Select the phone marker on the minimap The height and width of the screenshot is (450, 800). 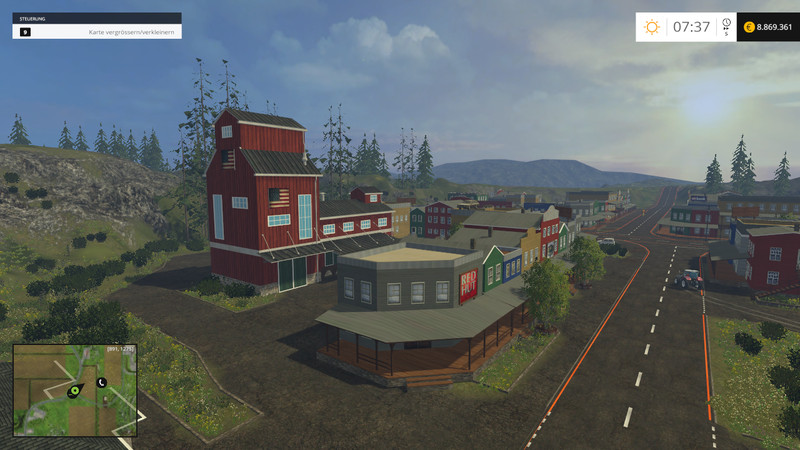coord(101,382)
